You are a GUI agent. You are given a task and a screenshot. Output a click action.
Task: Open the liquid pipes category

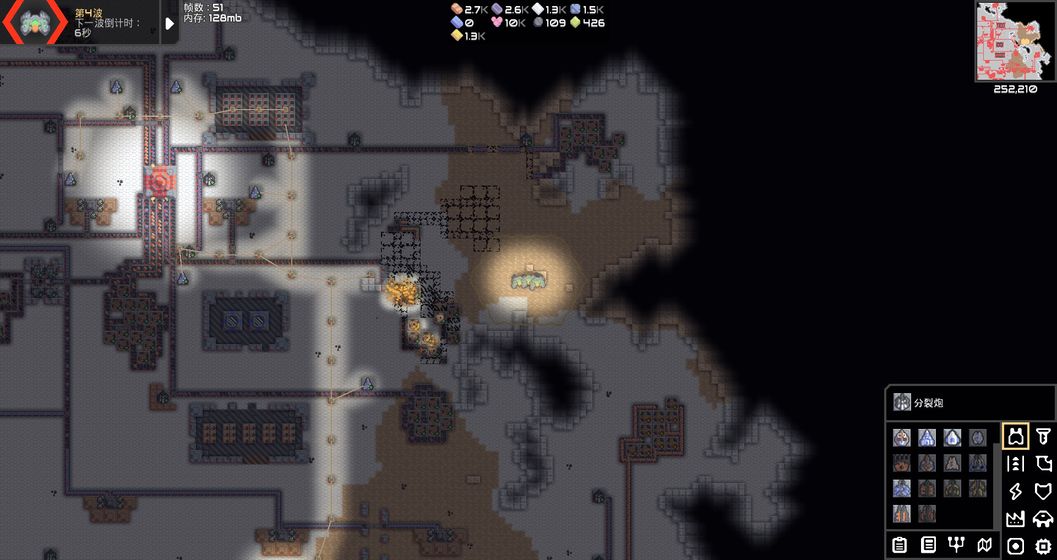coord(1043,464)
